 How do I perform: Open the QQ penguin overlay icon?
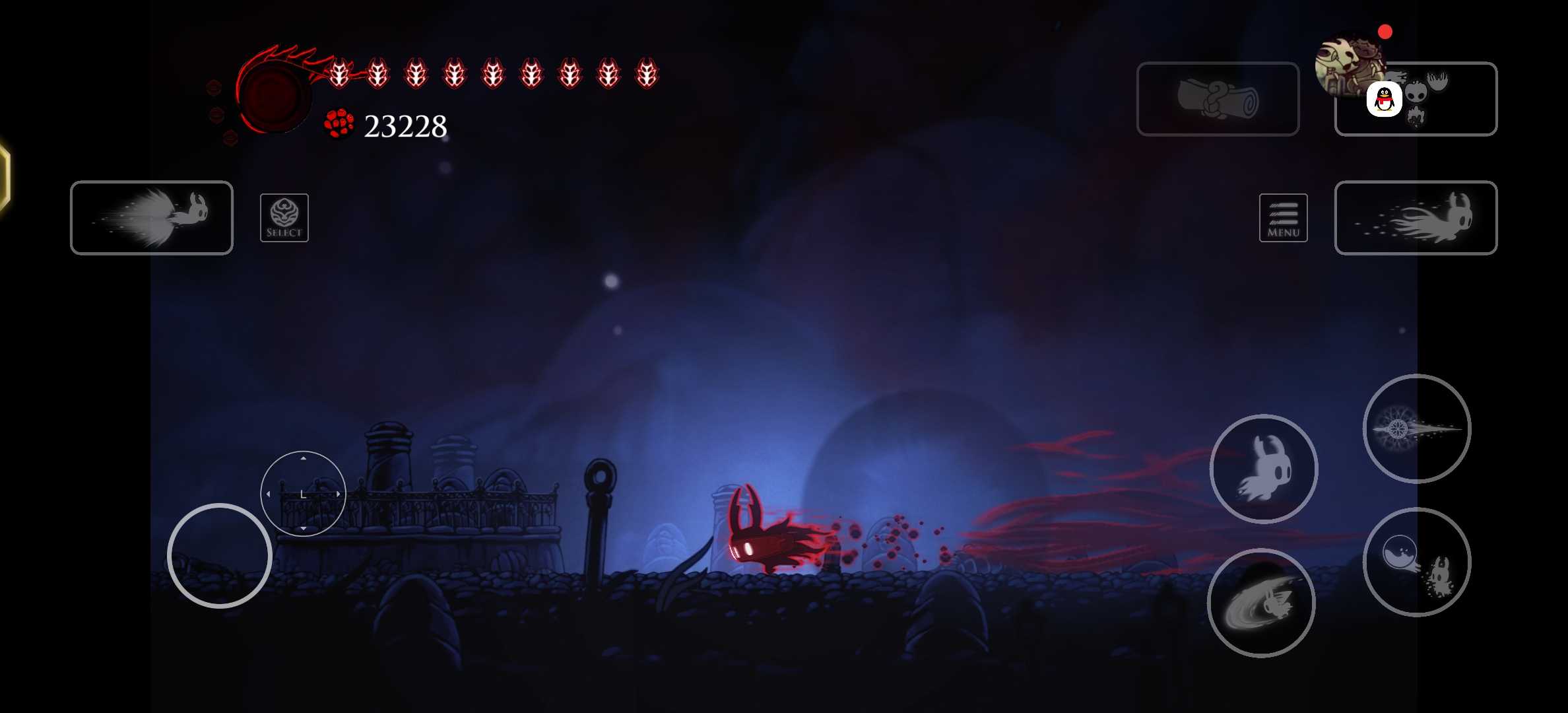point(1384,100)
